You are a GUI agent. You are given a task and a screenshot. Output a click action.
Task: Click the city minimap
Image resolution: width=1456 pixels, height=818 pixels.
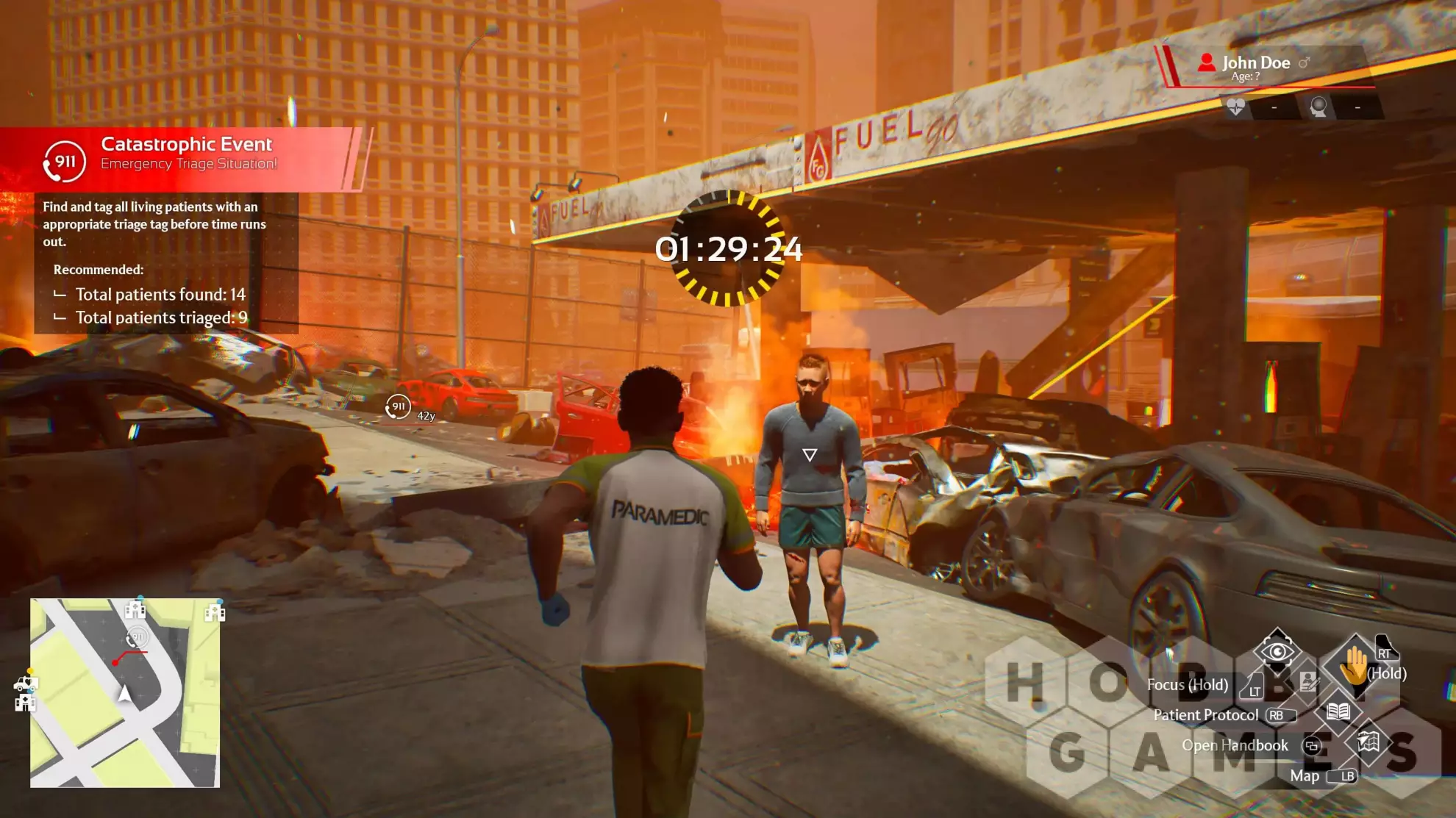tap(125, 692)
